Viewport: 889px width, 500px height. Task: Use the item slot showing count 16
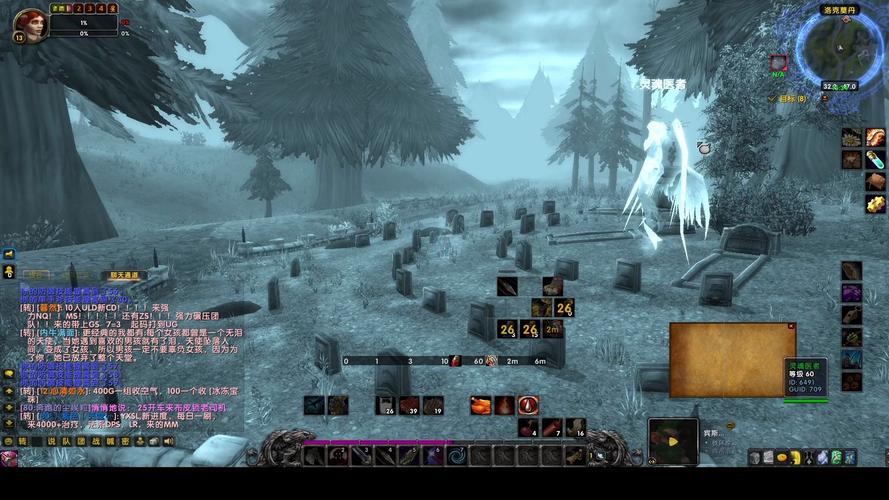click(x=575, y=428)
